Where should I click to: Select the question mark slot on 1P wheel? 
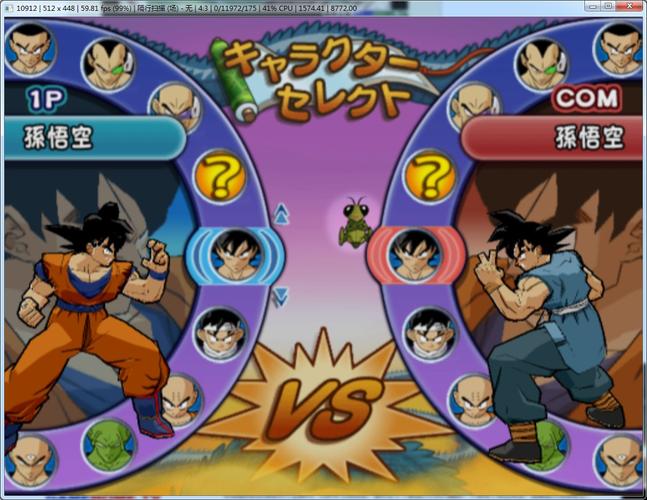[220, 177]
